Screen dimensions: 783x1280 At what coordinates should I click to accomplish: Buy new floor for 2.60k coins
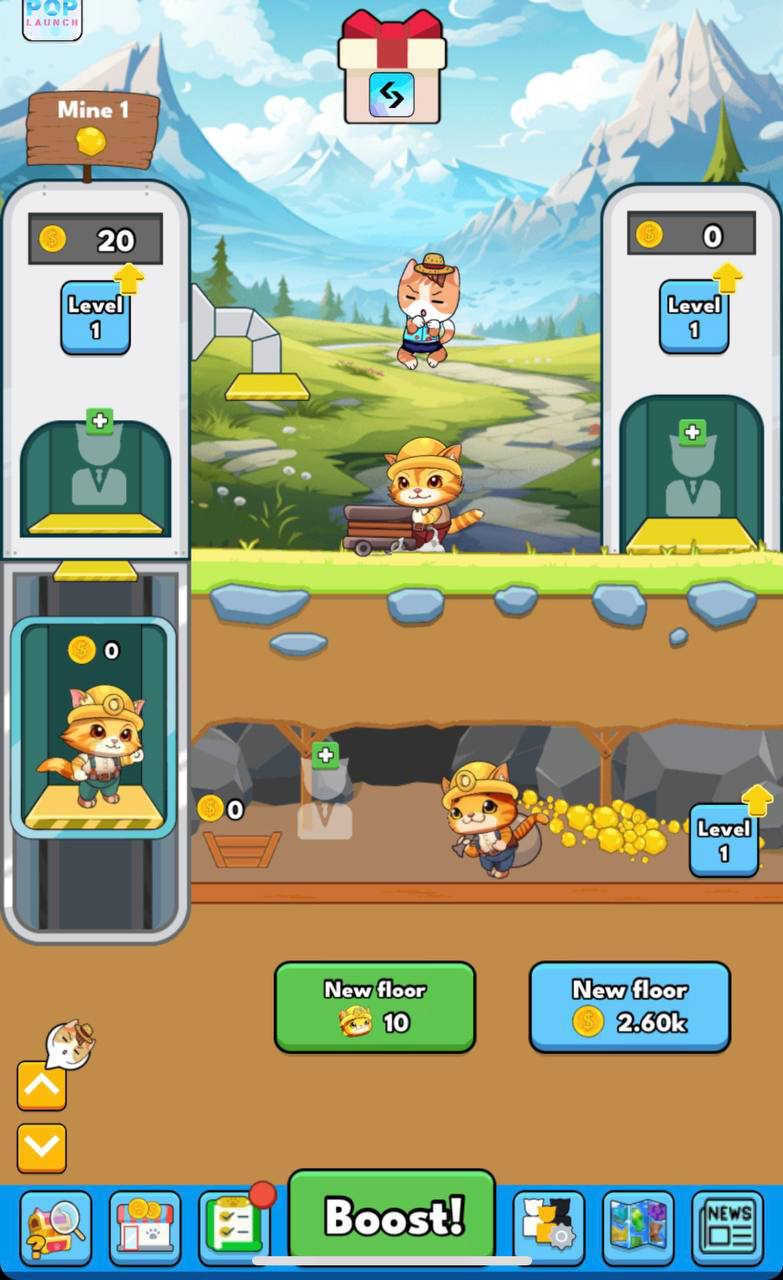pos(629,1007)
